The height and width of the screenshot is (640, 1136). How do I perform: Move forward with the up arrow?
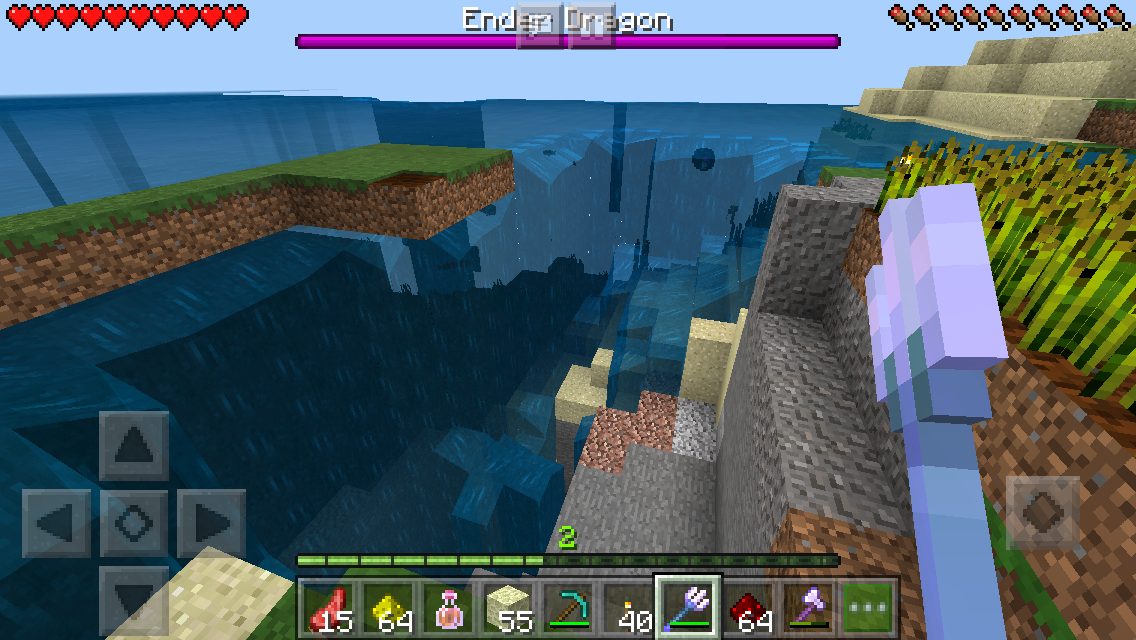point(134,446)
